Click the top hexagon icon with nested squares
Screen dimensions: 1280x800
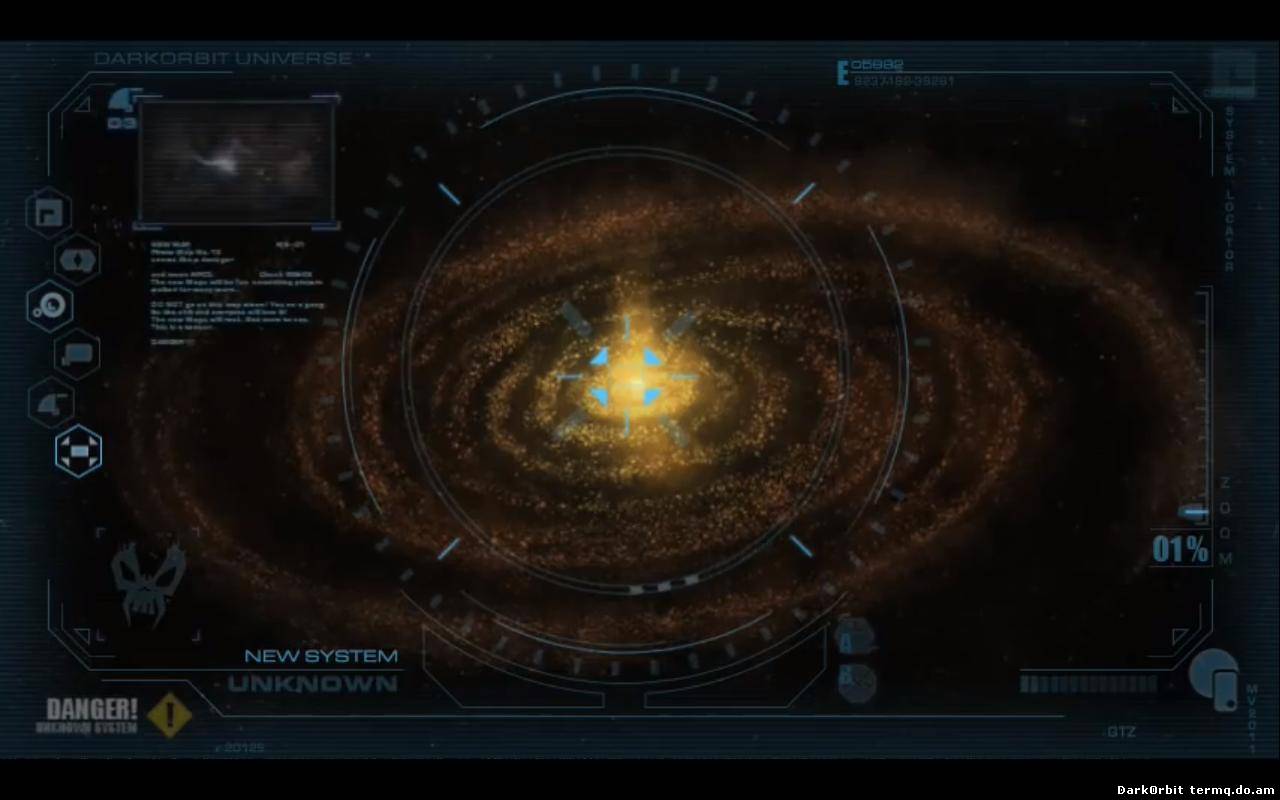[x=48, y=212]
